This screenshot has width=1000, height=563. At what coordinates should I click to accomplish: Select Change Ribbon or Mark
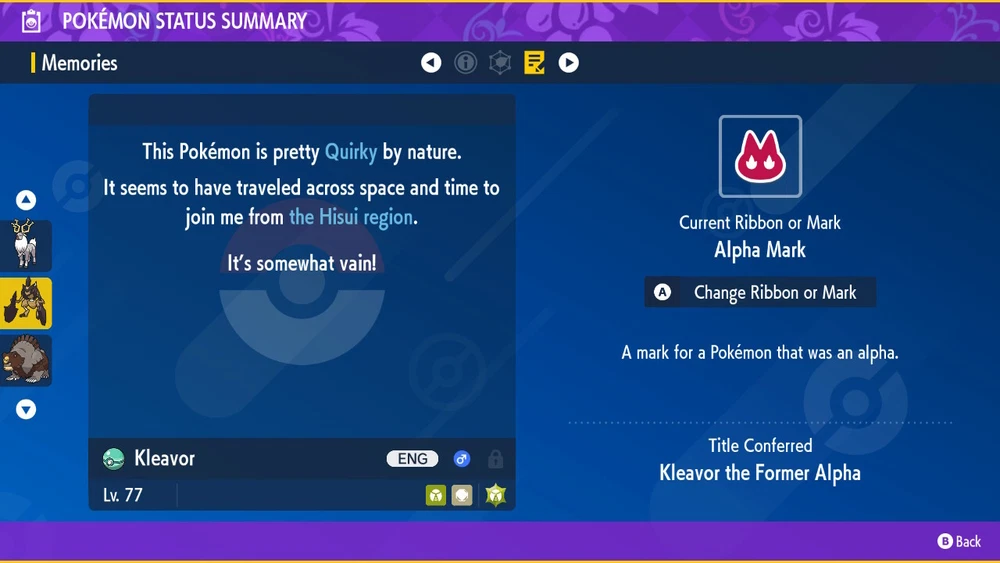point(760,293)
